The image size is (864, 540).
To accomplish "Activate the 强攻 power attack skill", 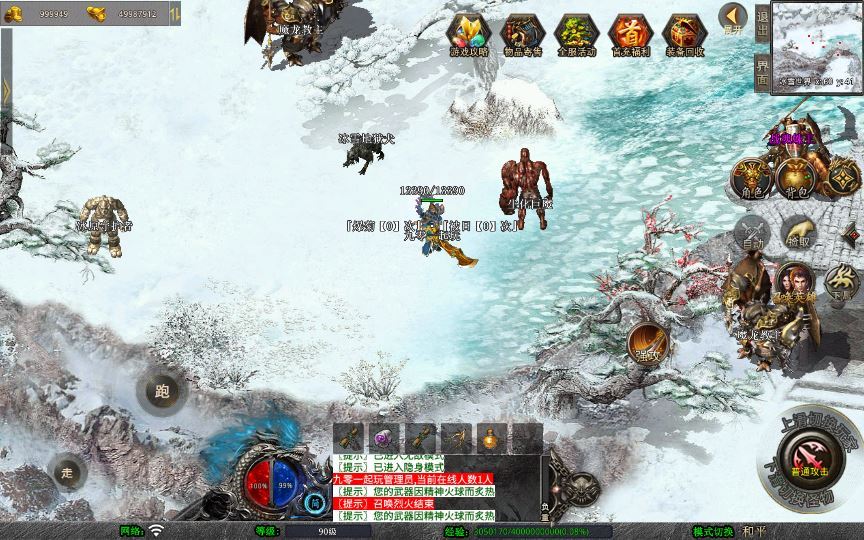I will (x=649, y=344).
